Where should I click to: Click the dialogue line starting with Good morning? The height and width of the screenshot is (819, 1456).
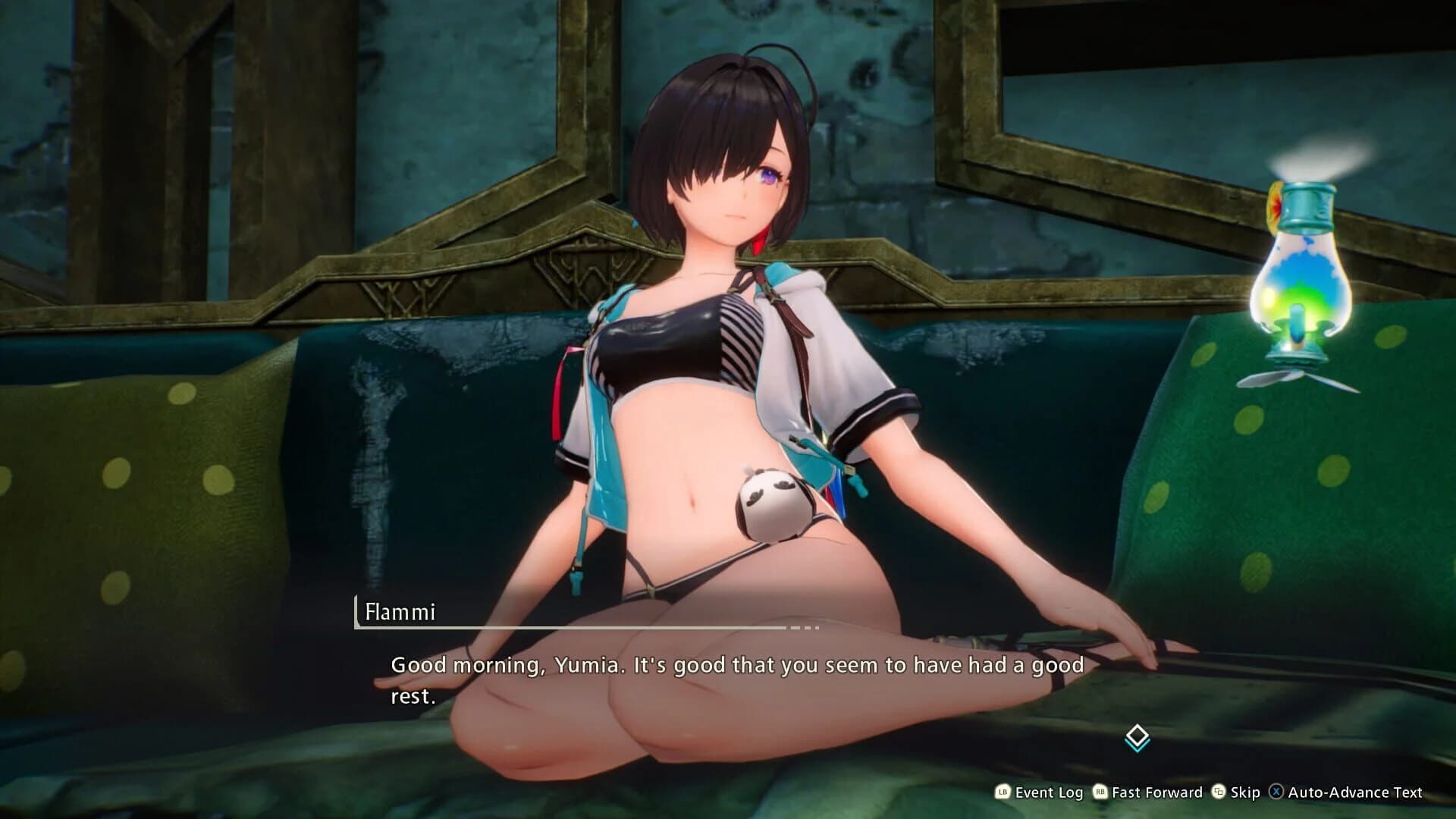(736, 665)
